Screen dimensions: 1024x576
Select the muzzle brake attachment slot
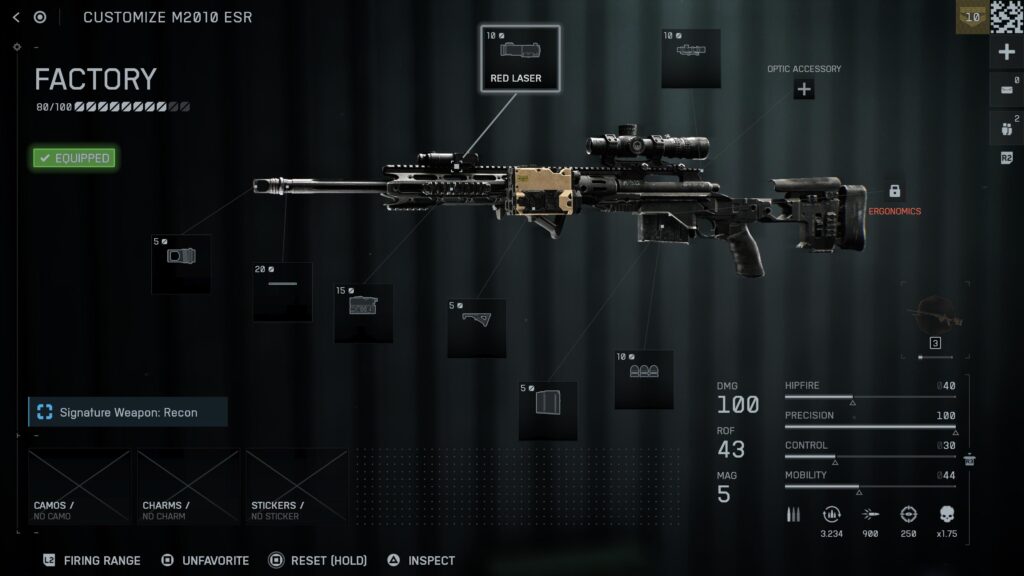181,264
